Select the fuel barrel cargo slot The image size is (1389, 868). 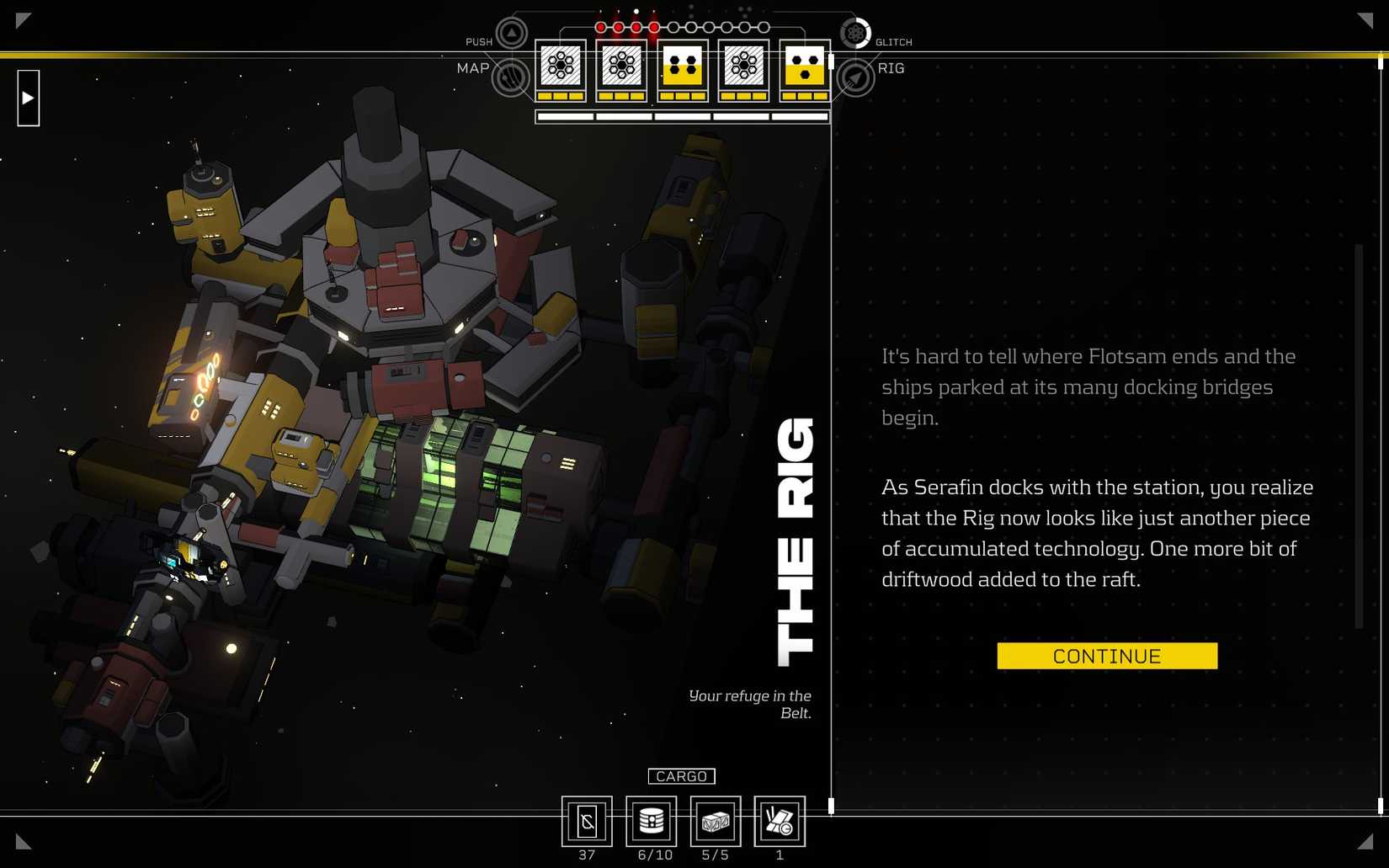[652, 821]
